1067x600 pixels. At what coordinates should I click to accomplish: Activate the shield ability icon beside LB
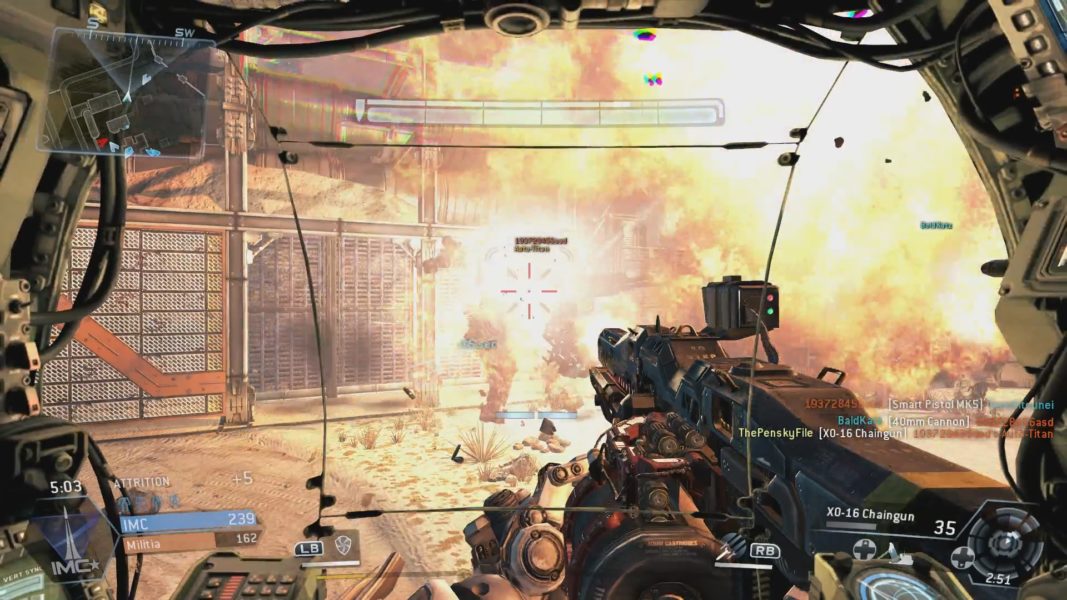pyautogui.click(x=342, y=545)
